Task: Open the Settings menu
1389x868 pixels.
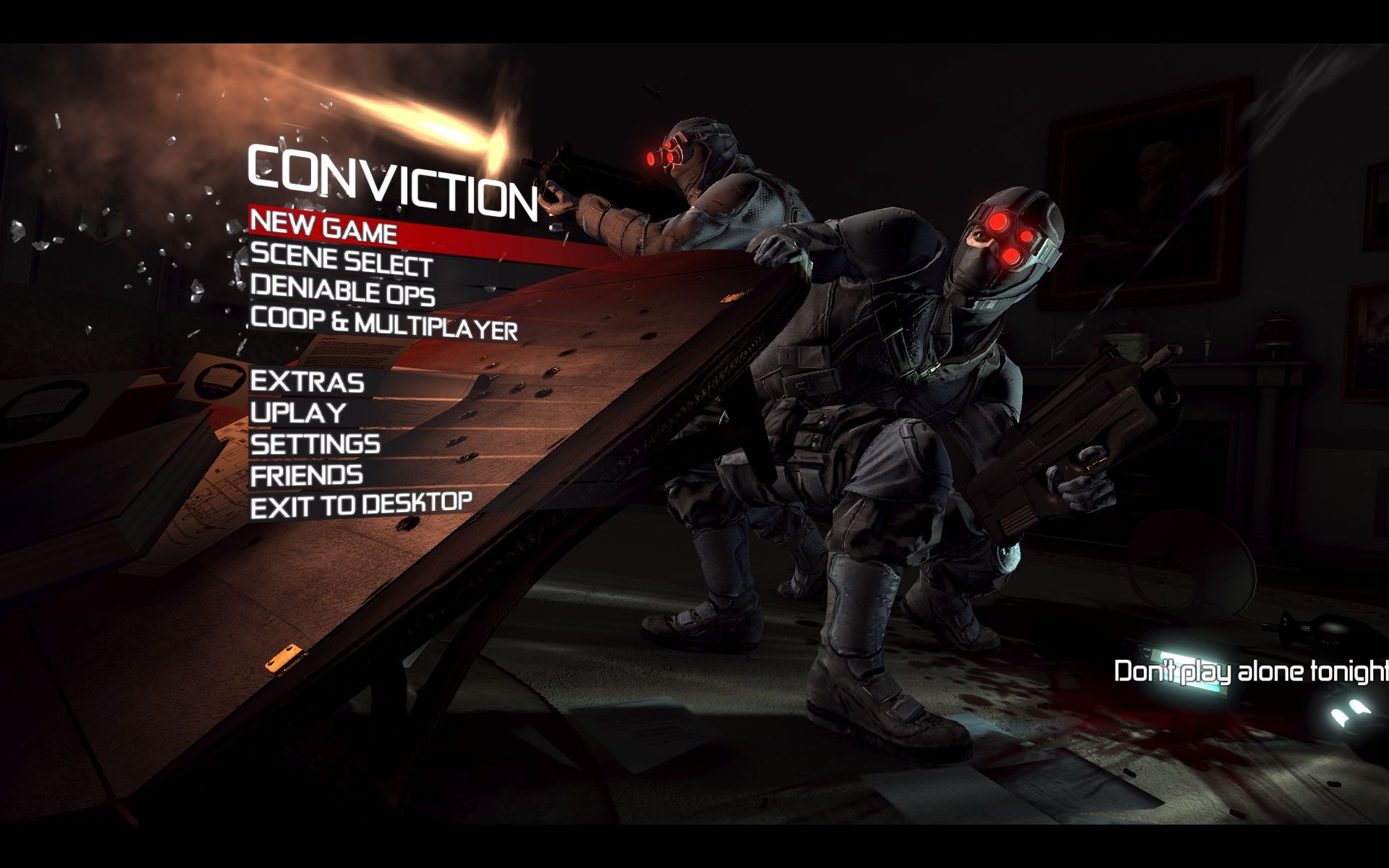Action: pos(315,443)
